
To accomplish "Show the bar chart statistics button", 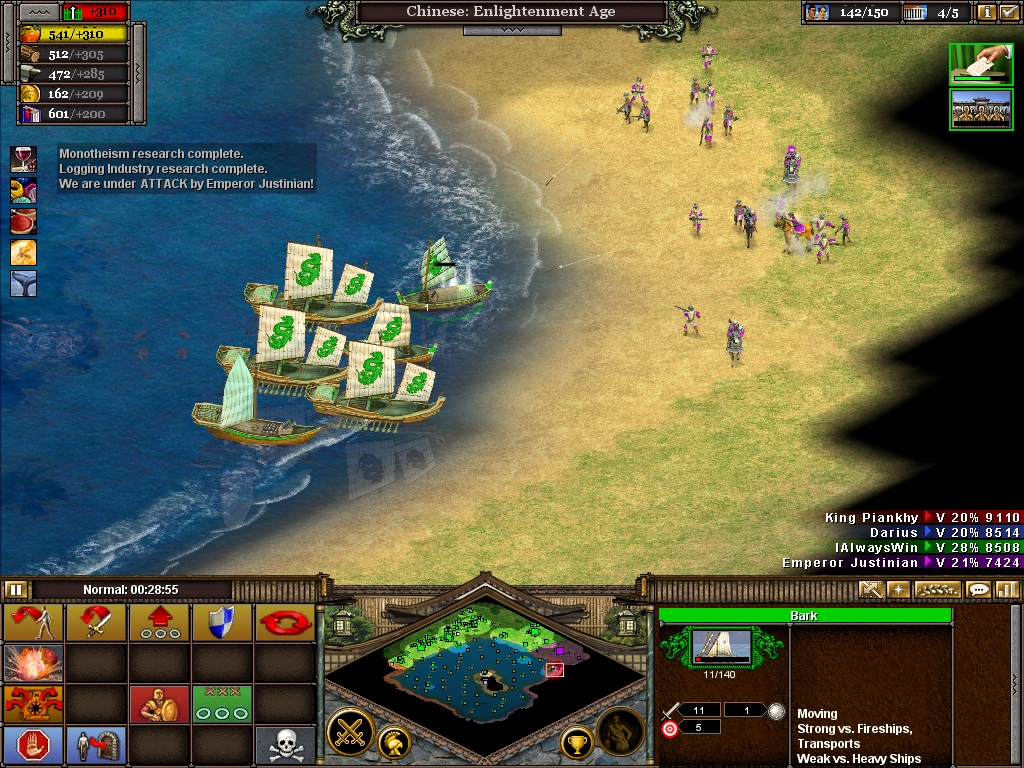I will pyautogui.click(x=1006, y=590).
